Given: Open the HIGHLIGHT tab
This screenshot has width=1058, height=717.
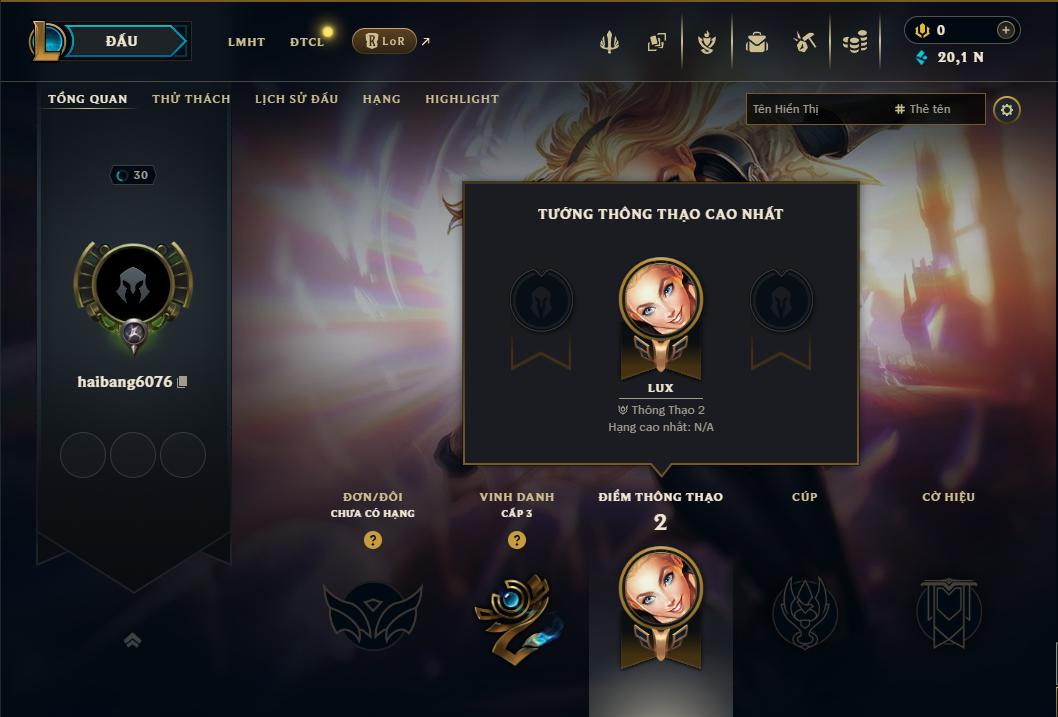Looking at the screenshot, I should tap(462, 99).
